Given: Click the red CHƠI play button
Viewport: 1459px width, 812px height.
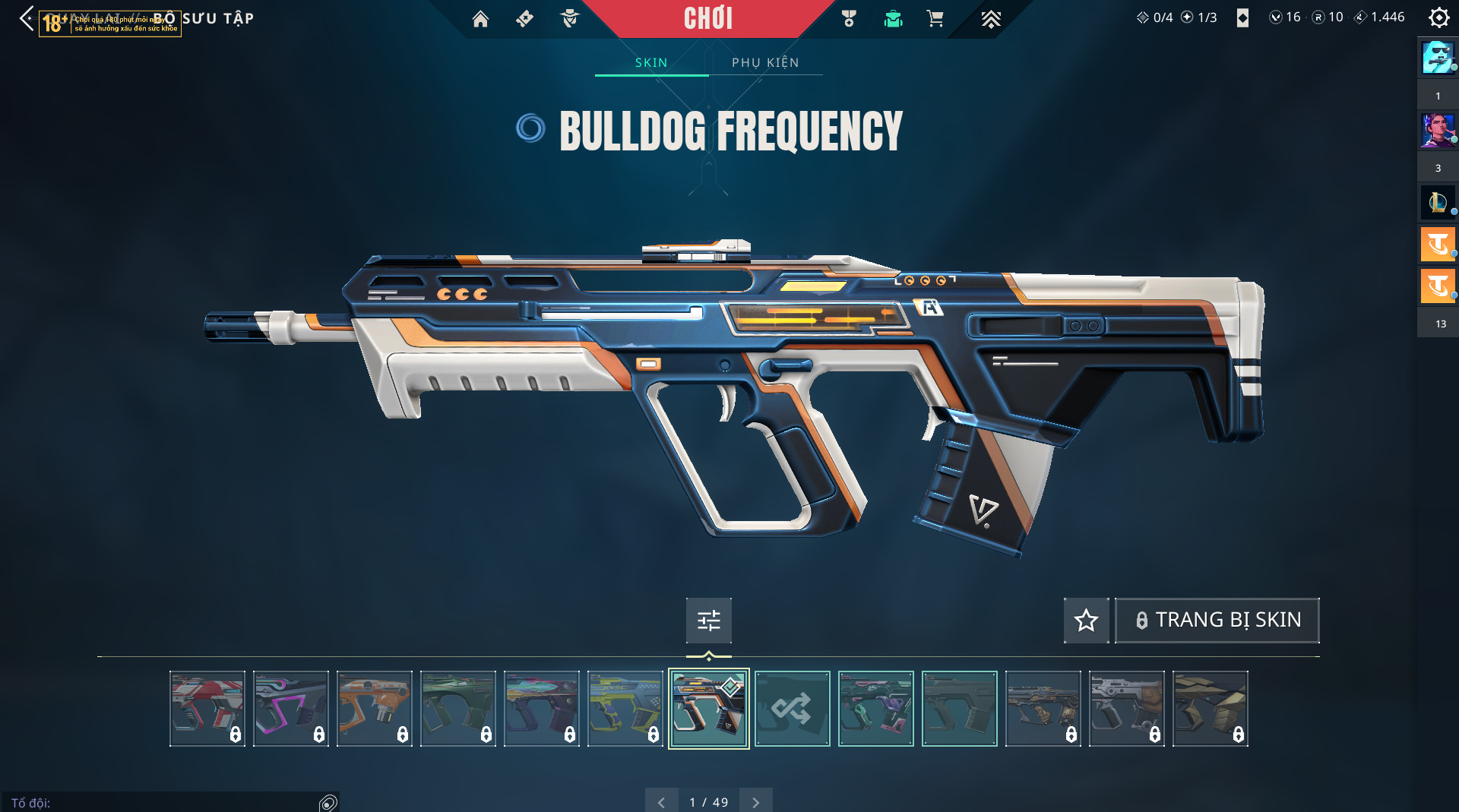Looking at the screenshot, I should (x=707, y=18).
